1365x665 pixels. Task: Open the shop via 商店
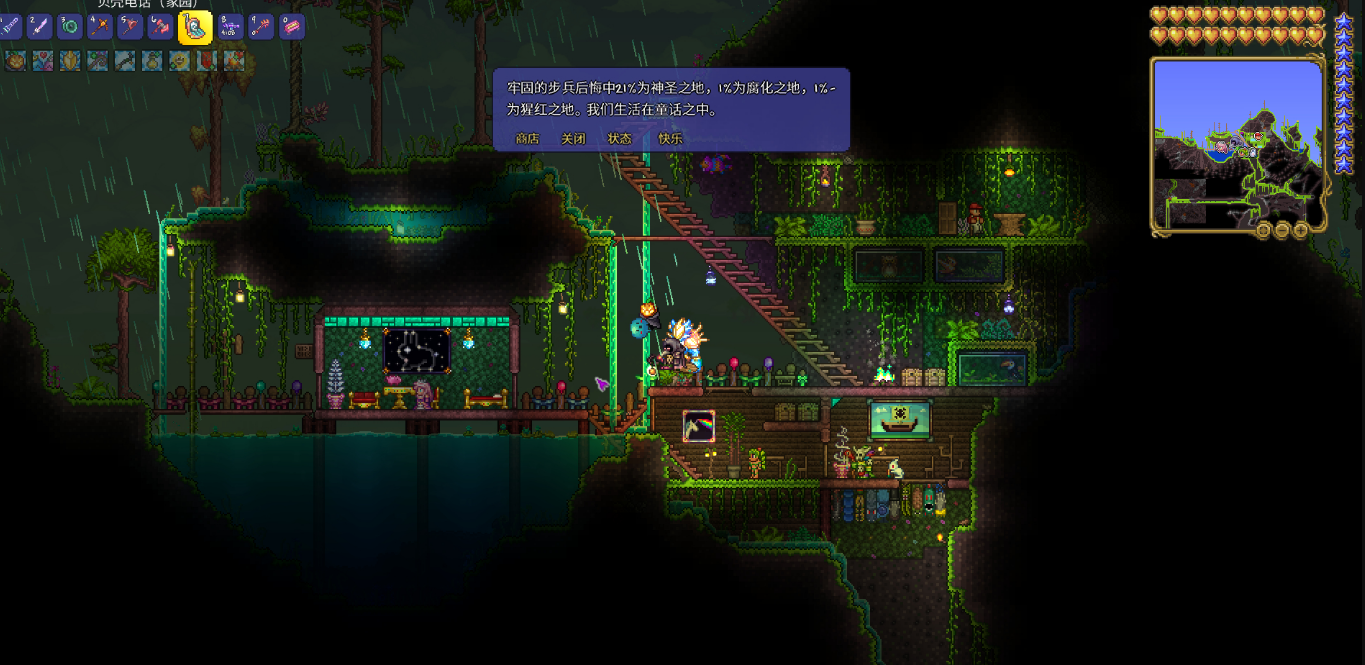click(527, 139)
